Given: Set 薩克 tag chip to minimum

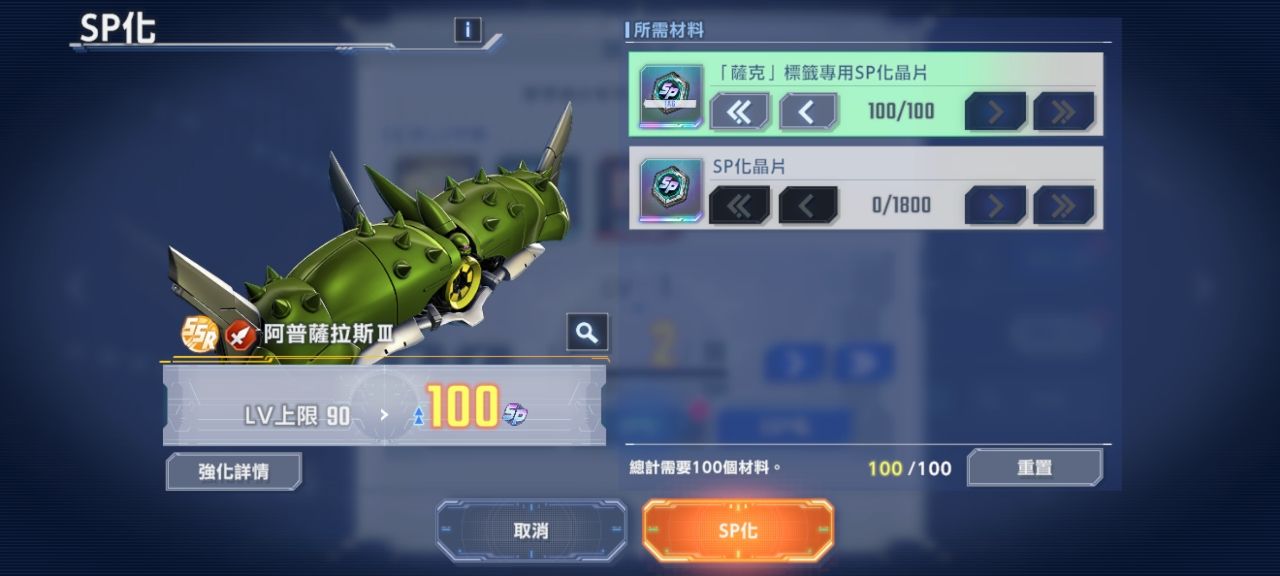Looking at the screenshot, I should click(739, 111).
